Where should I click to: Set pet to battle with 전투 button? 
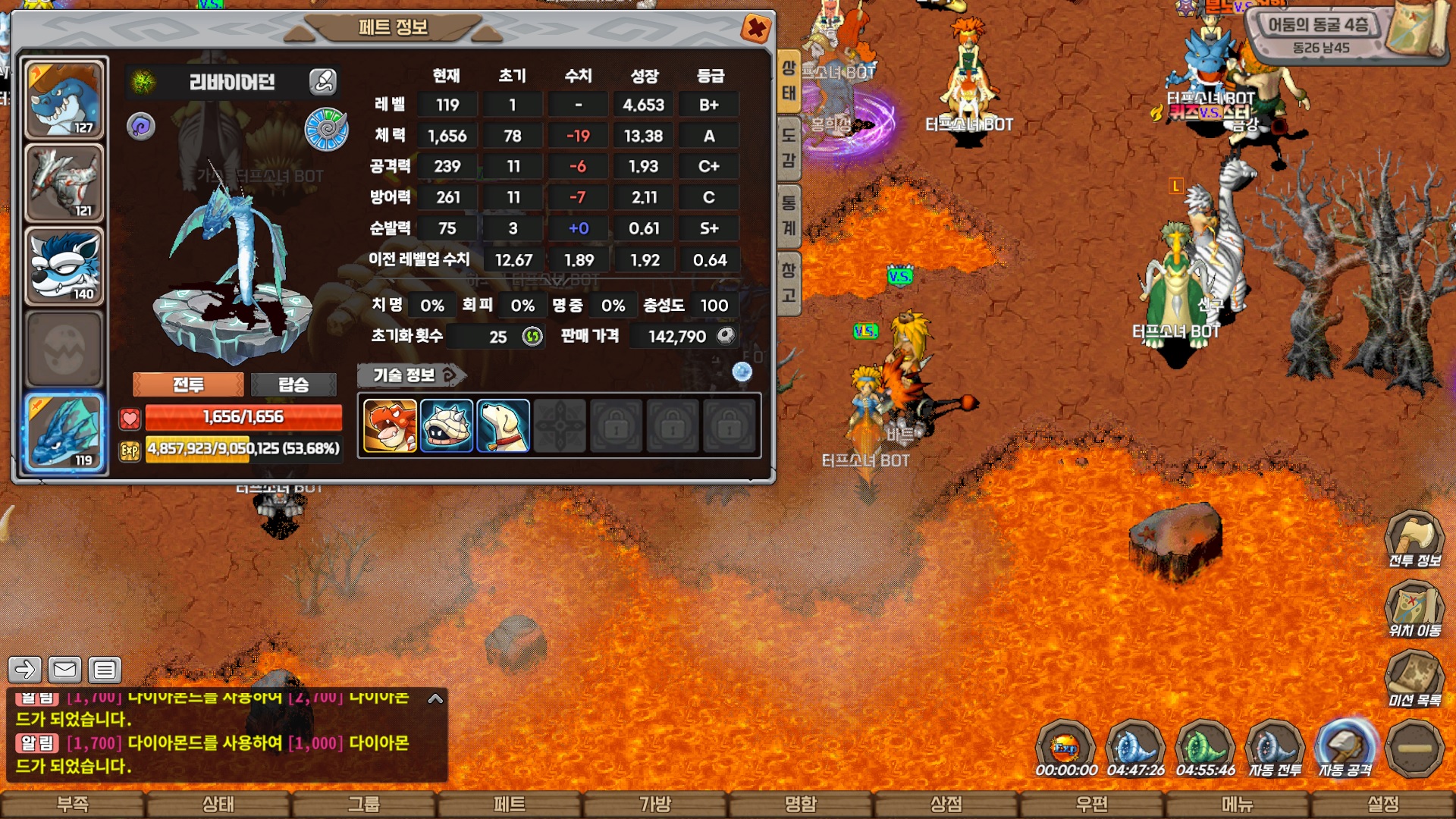[x=188, y=384]
